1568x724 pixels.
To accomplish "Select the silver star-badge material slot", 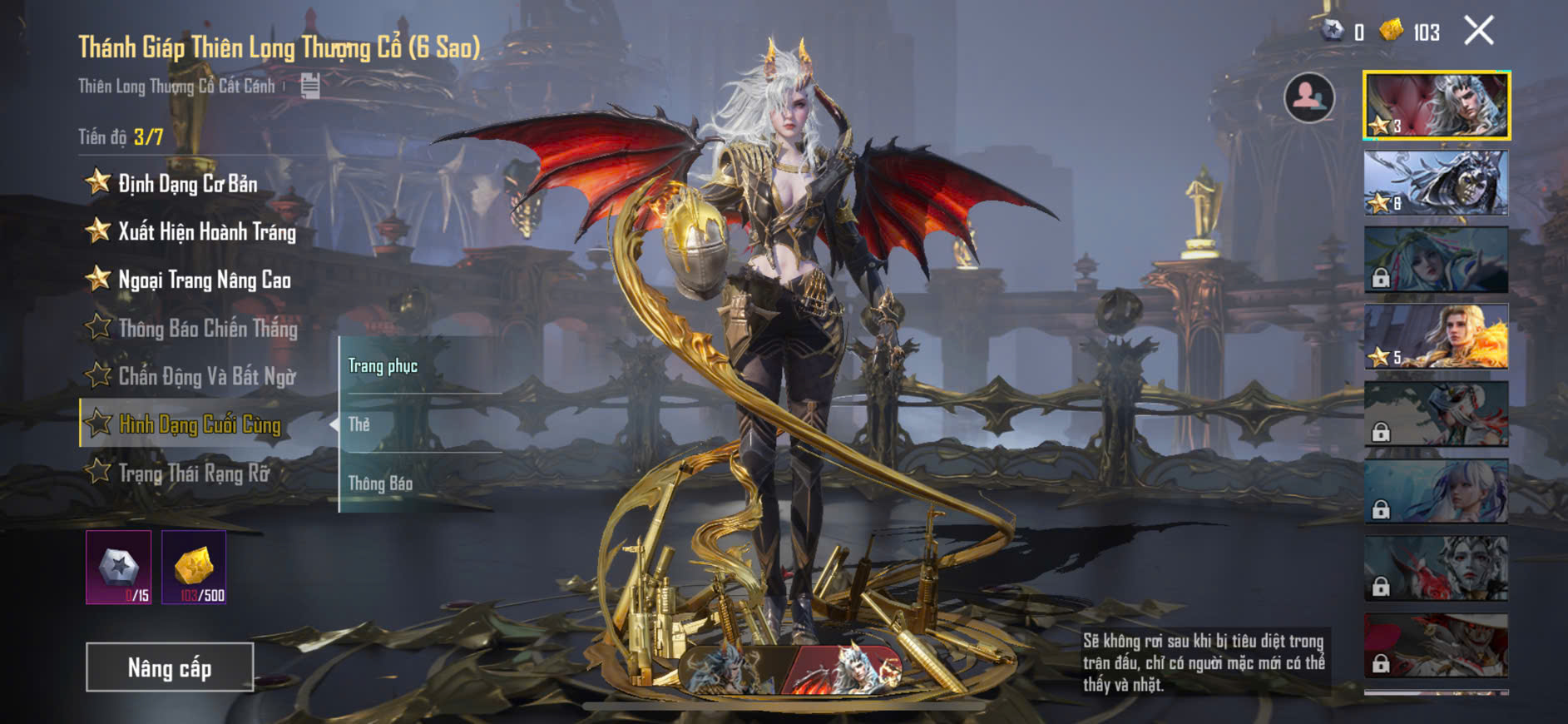I will (x=119, y=568).
